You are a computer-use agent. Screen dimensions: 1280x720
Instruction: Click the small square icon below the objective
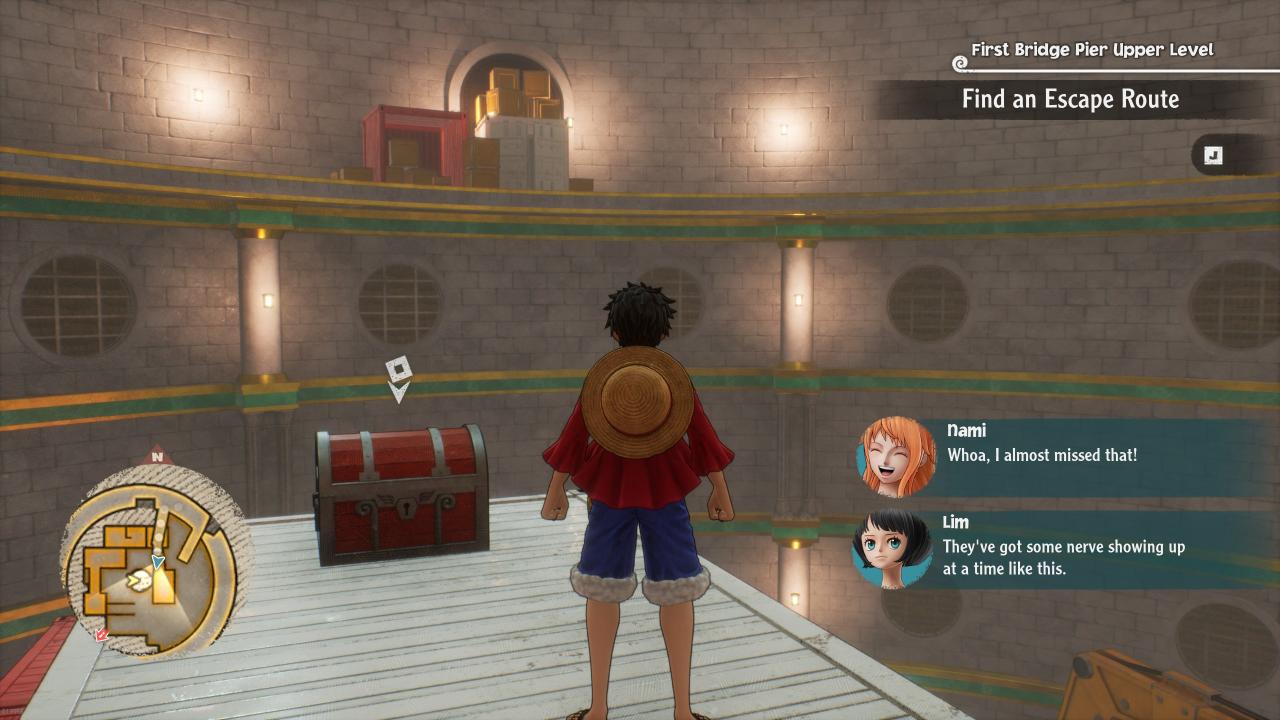coord(1213,155)
